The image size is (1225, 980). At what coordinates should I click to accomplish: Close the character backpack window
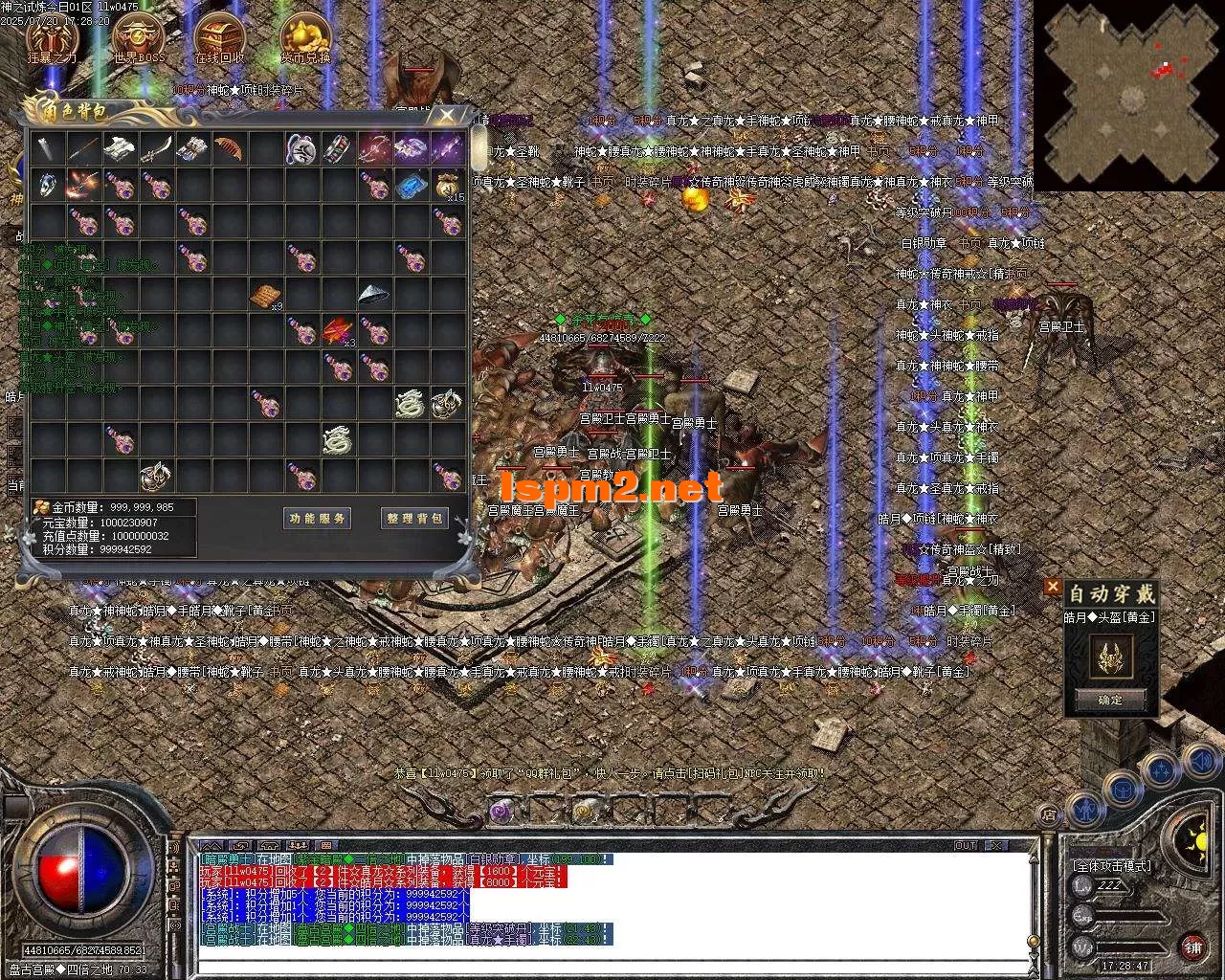[x=446, y=116]
